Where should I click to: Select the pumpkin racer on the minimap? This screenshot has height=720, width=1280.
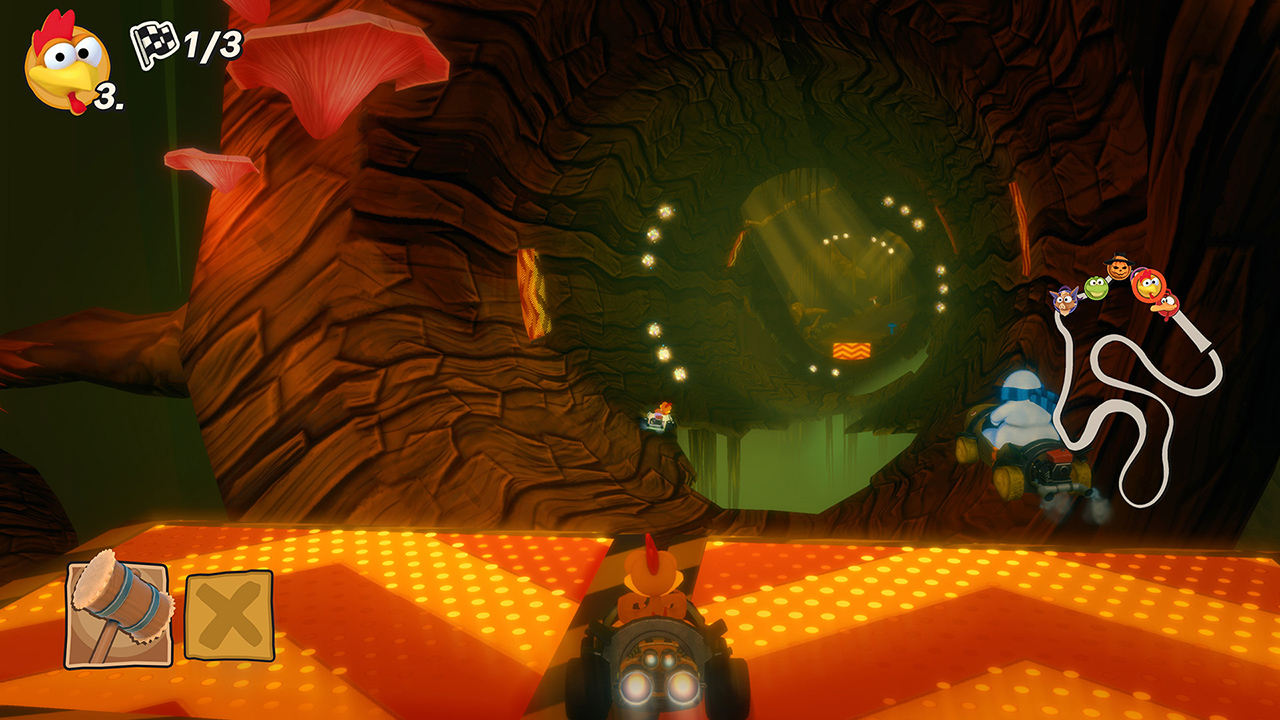(x=1118, y=268)
